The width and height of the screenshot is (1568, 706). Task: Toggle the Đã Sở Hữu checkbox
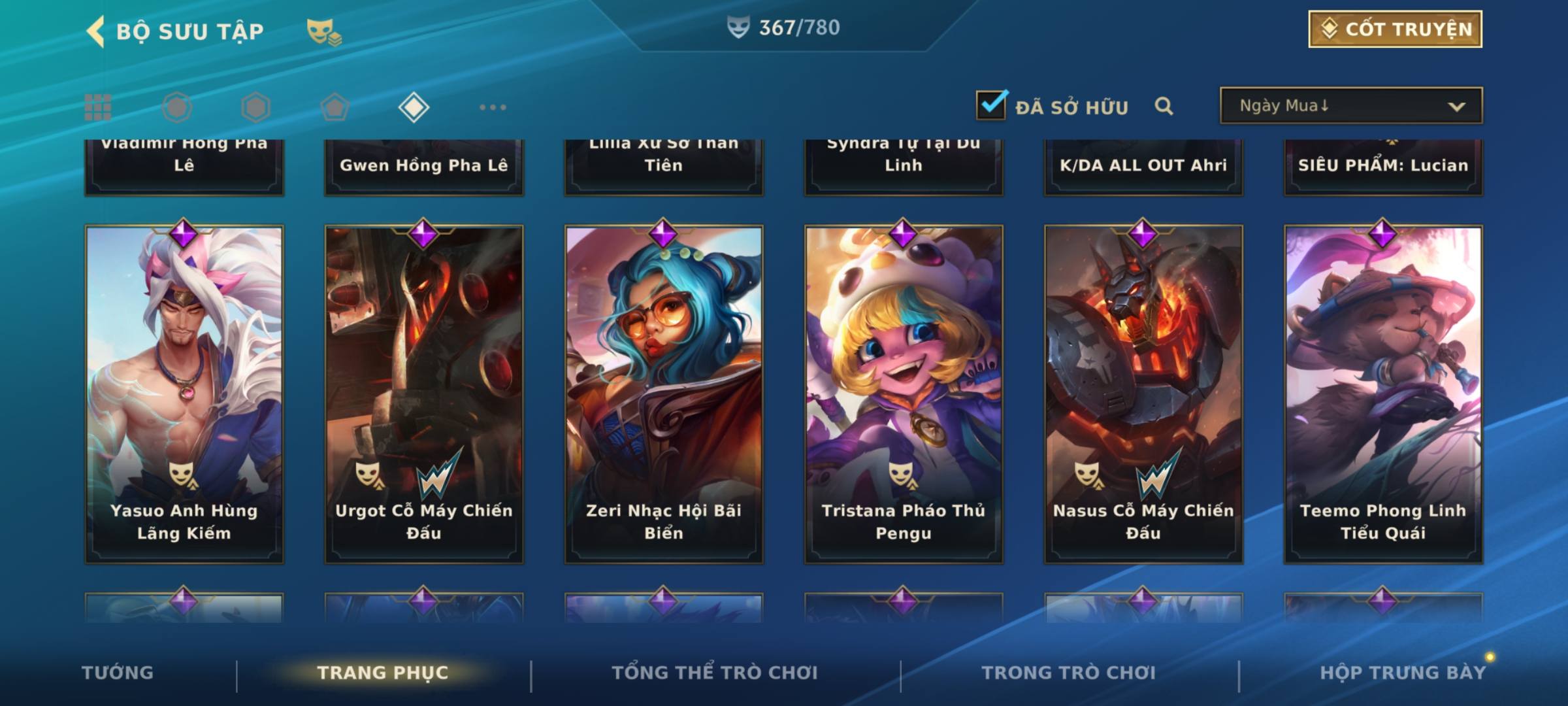tap(991, 106)
